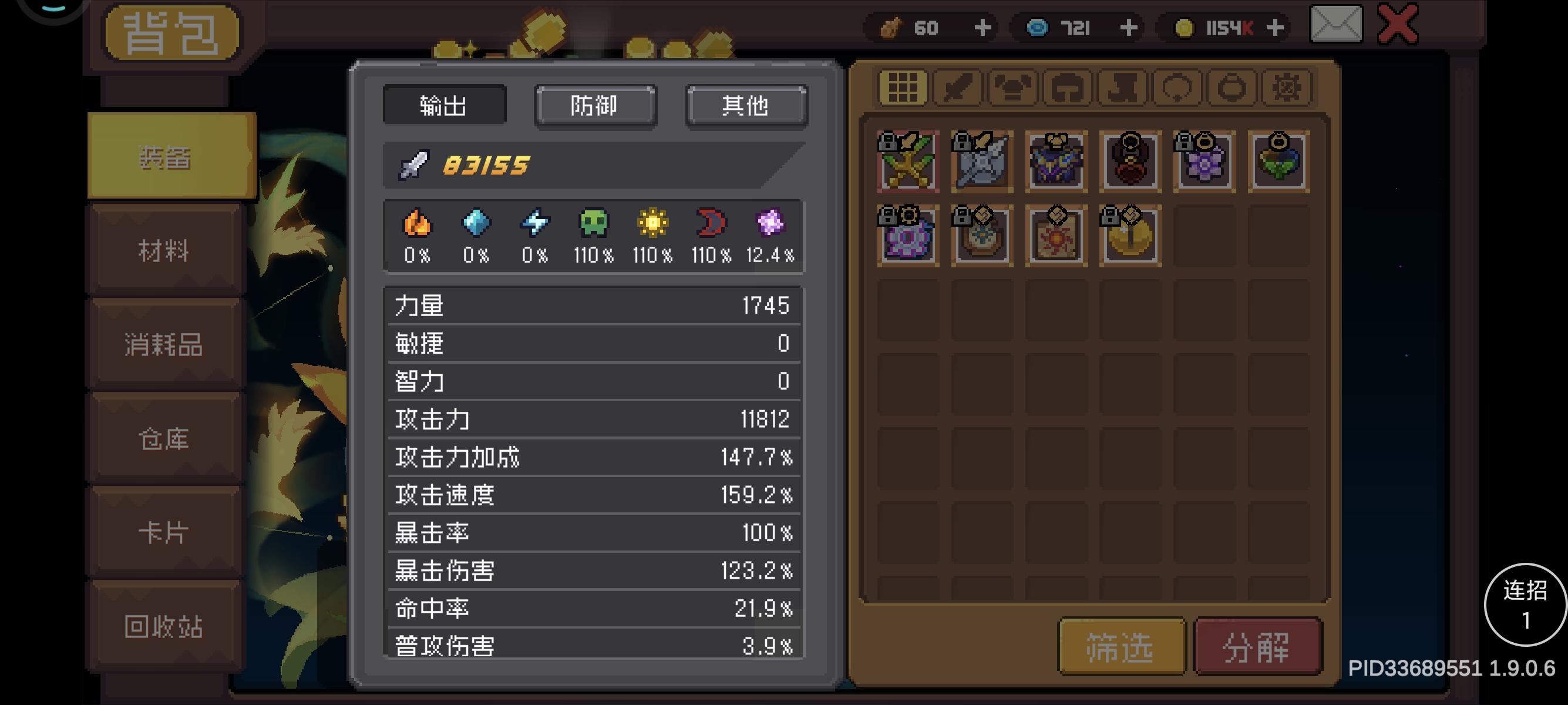Click the 分解 decompose button

pyautogui.click(x=1258, y=647)
